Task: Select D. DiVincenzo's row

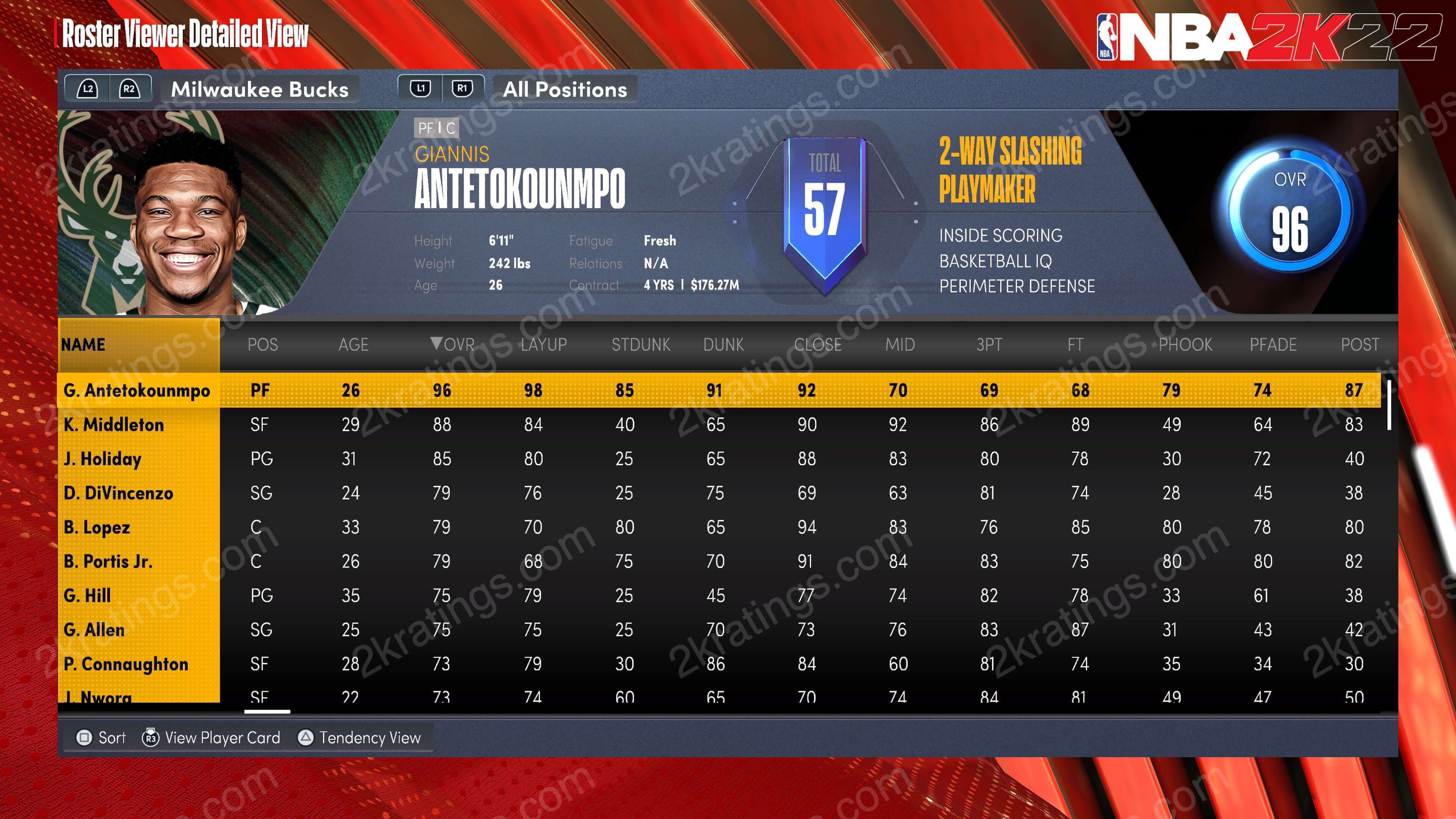Action: [118, 493]
